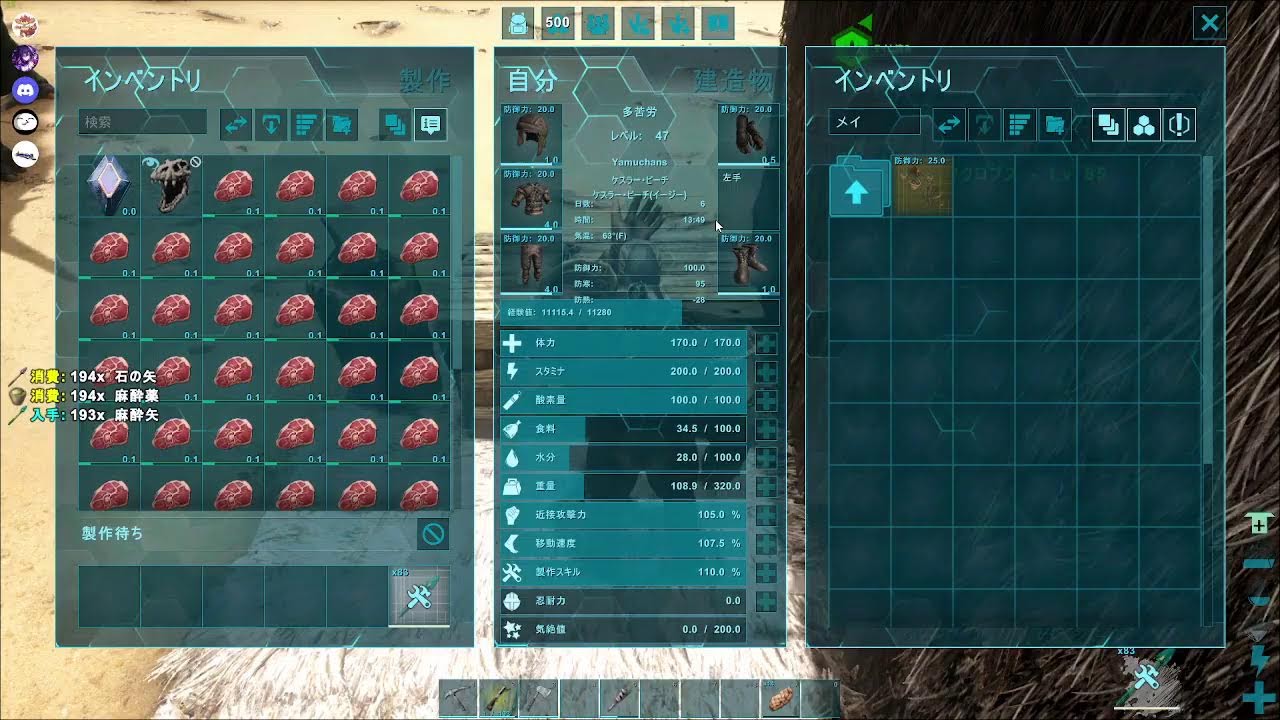Viewport: 1280px width, 720px height.
Task: Create a new folder with the folder-plus icon
Action: pos(340,125)
